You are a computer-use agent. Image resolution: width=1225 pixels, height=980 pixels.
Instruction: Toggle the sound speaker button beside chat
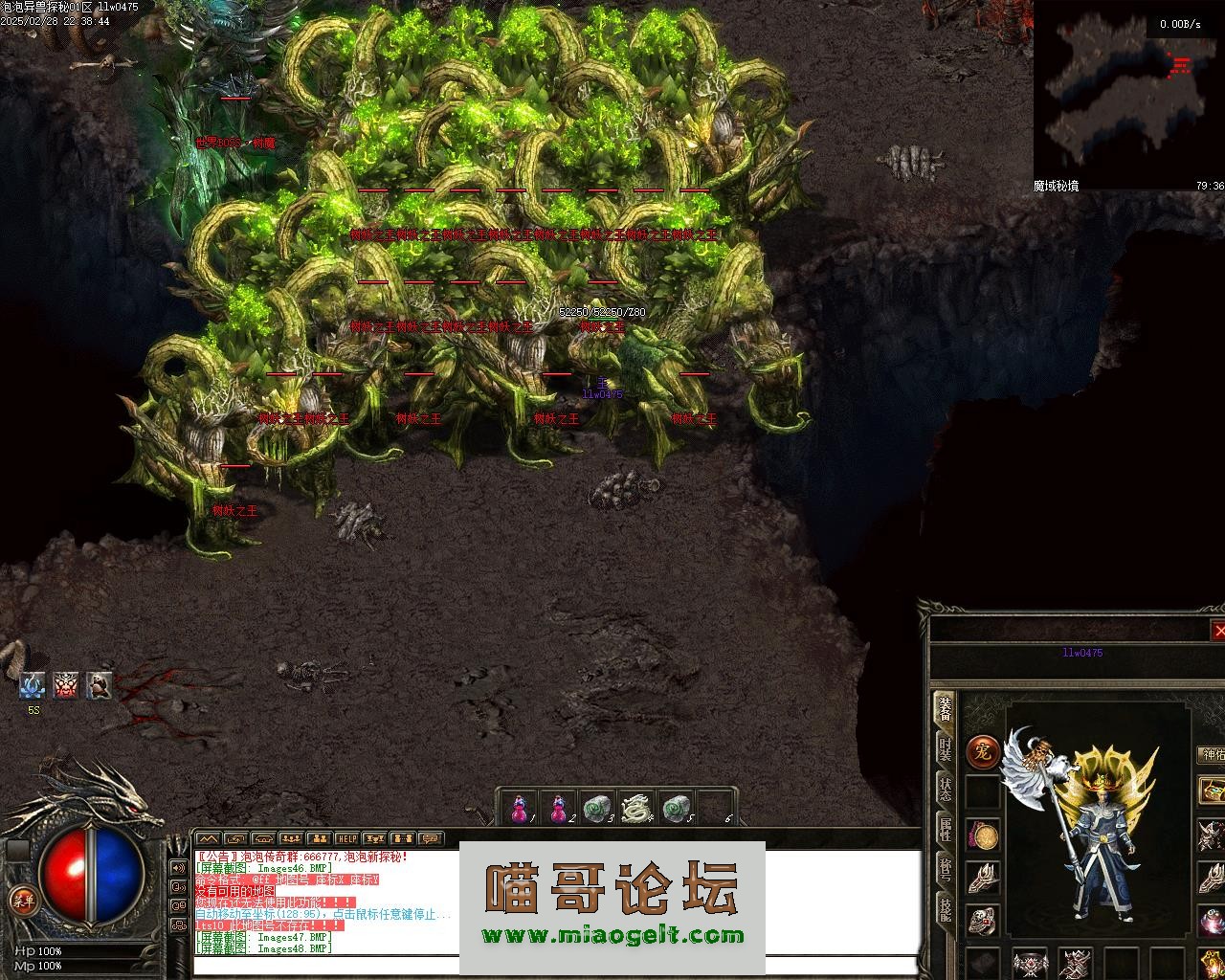click(x=178, y=868)
